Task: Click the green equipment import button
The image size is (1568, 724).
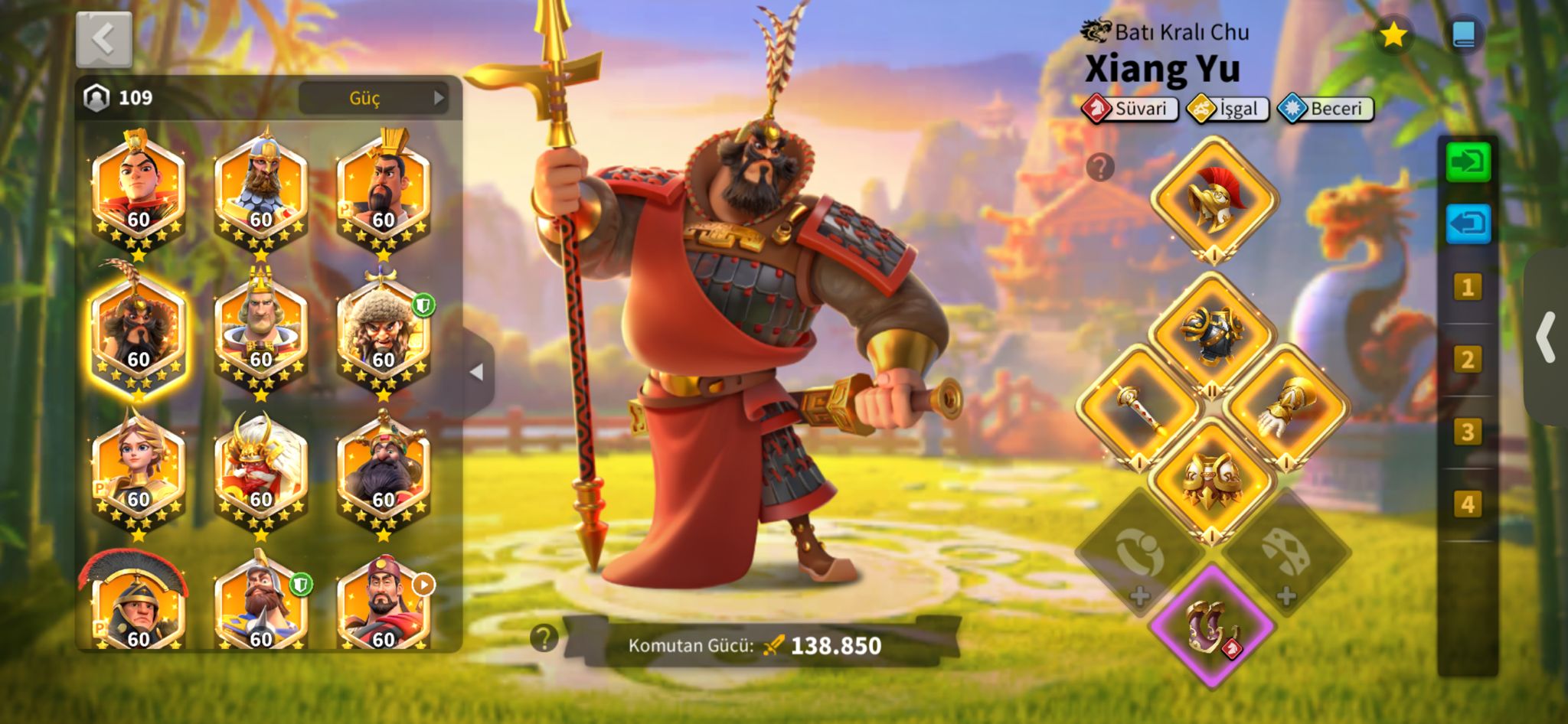Action: (1468, 161)
